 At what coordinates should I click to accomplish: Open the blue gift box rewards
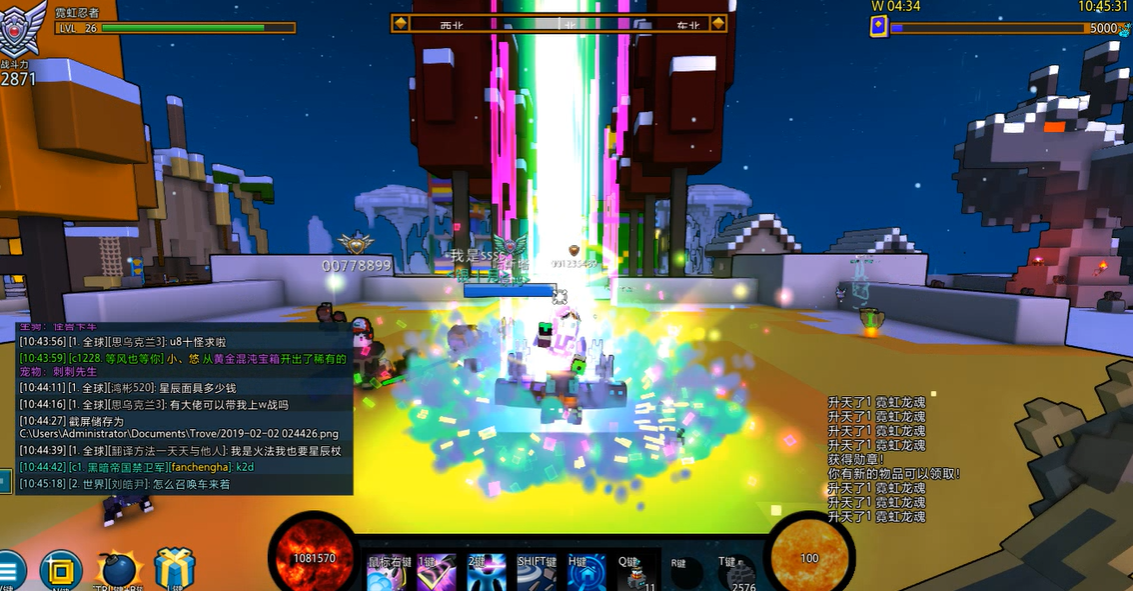tap(175, 570)
